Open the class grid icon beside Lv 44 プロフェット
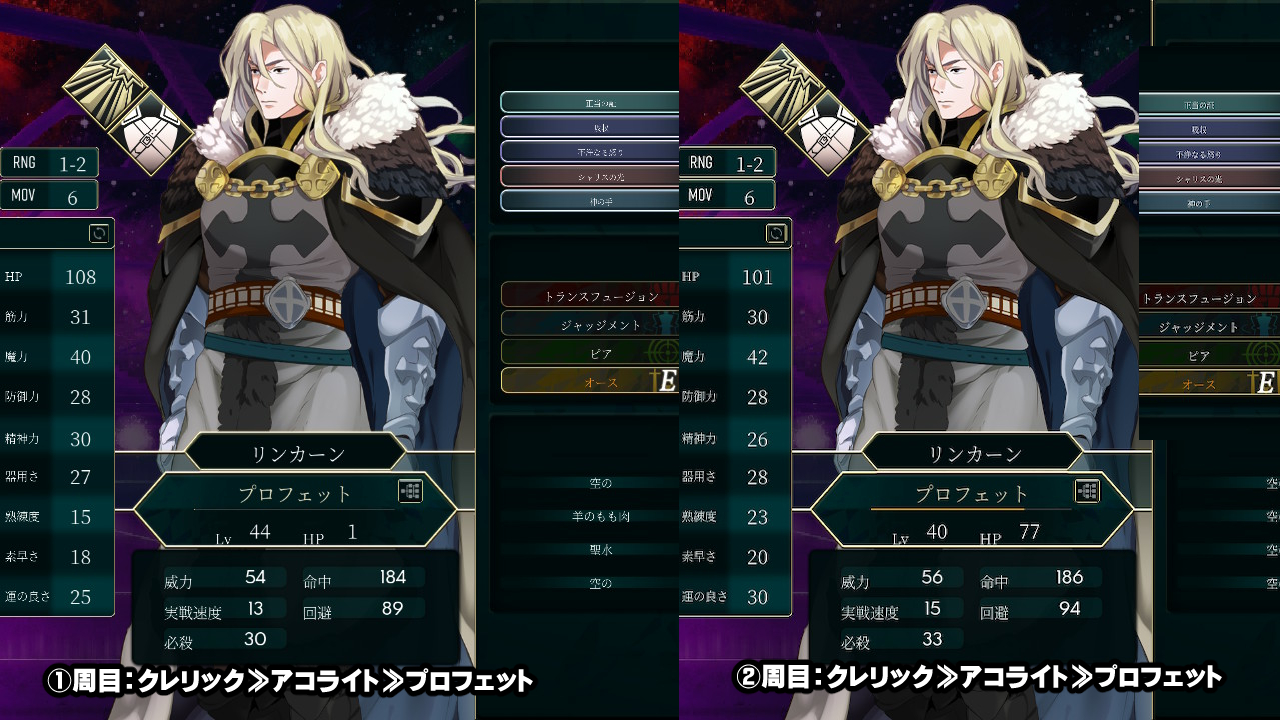The image size is (1280, 720). click(x=411, y=491)
